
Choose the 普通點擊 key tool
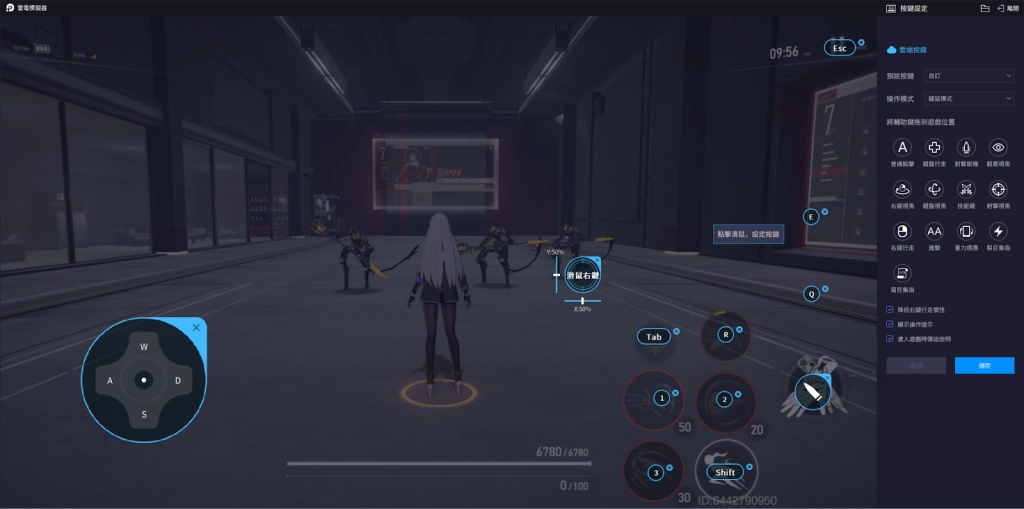tap(904, 148)
